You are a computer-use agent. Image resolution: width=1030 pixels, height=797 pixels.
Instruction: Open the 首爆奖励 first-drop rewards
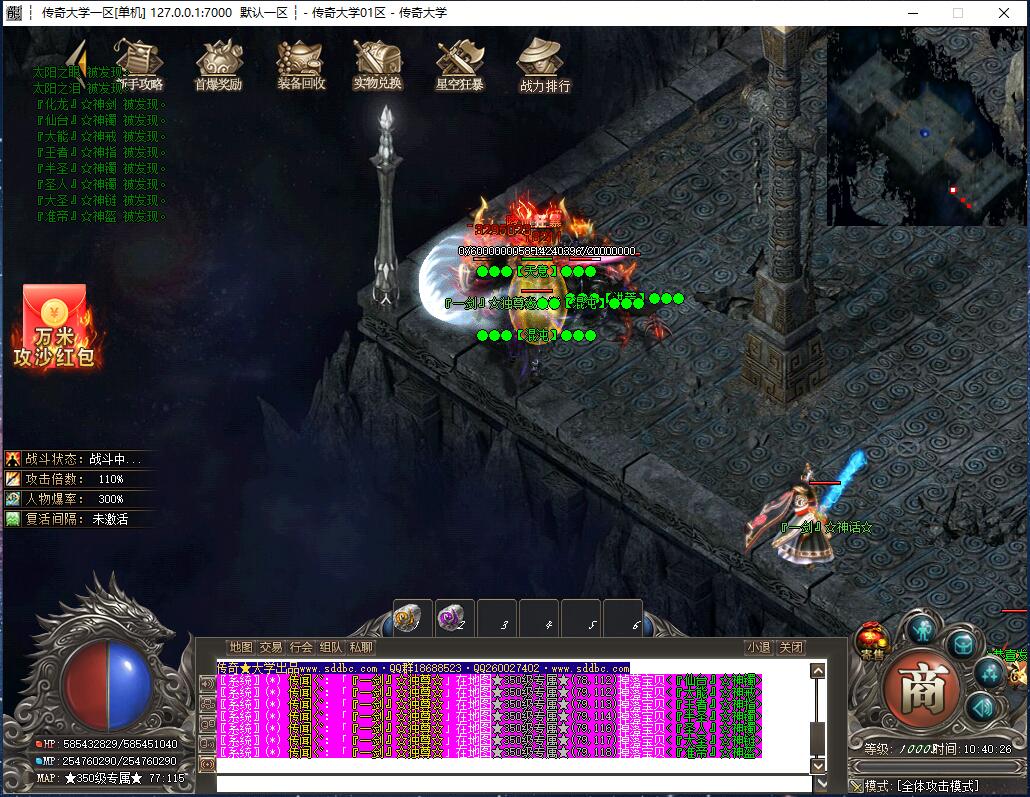pos(218,65)
